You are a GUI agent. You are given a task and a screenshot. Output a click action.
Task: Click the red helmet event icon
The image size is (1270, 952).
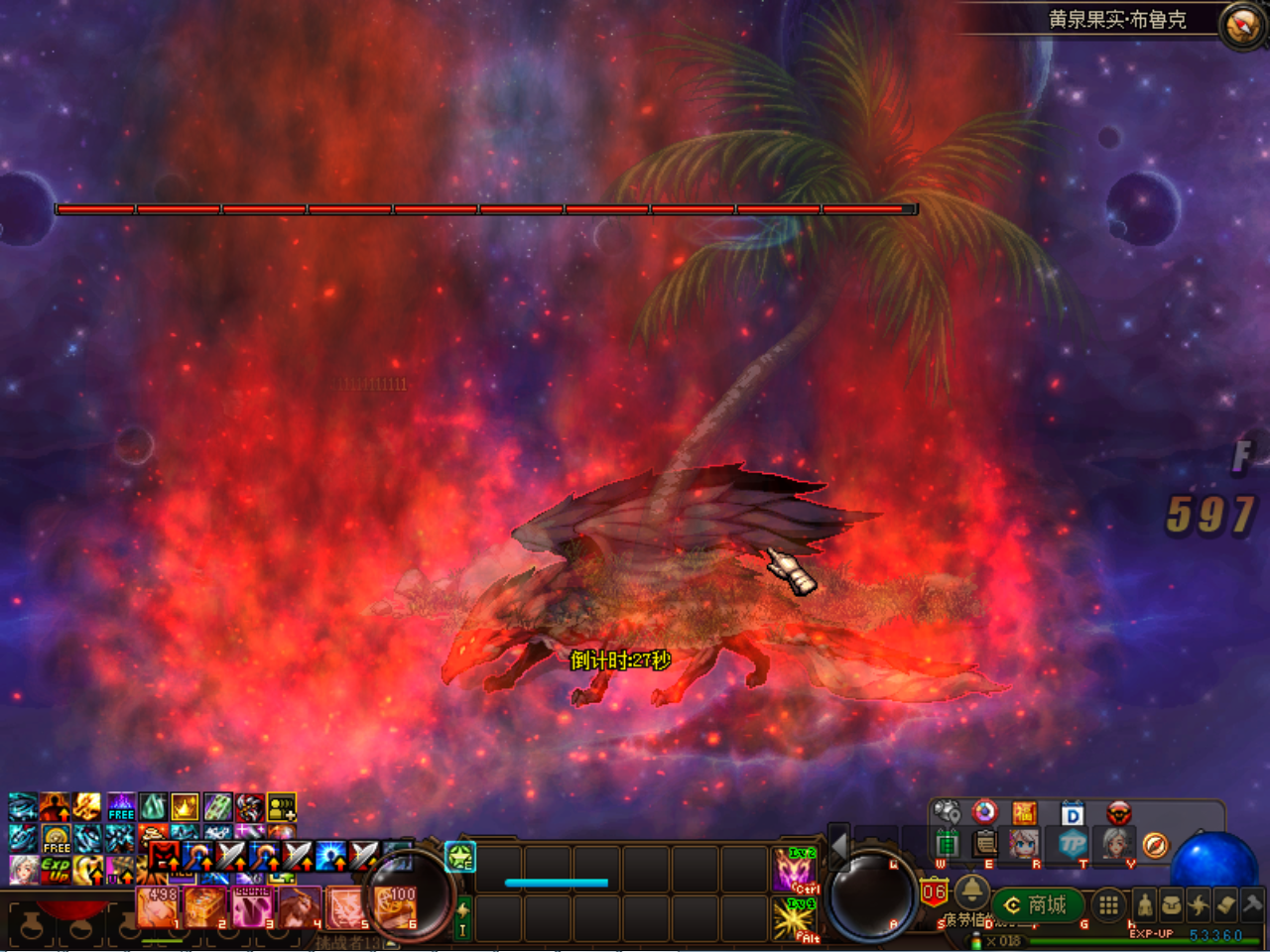pos(1120,813)
